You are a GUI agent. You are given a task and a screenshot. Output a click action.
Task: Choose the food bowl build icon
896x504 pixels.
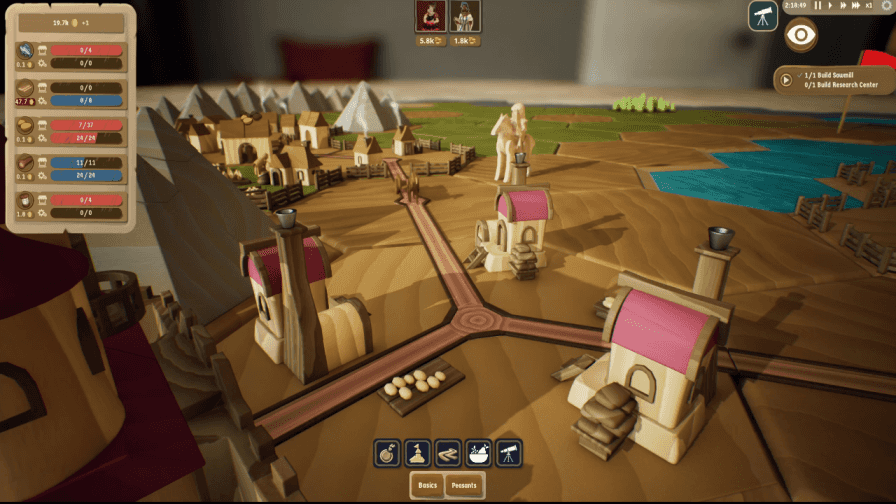[x=478, y=453]
